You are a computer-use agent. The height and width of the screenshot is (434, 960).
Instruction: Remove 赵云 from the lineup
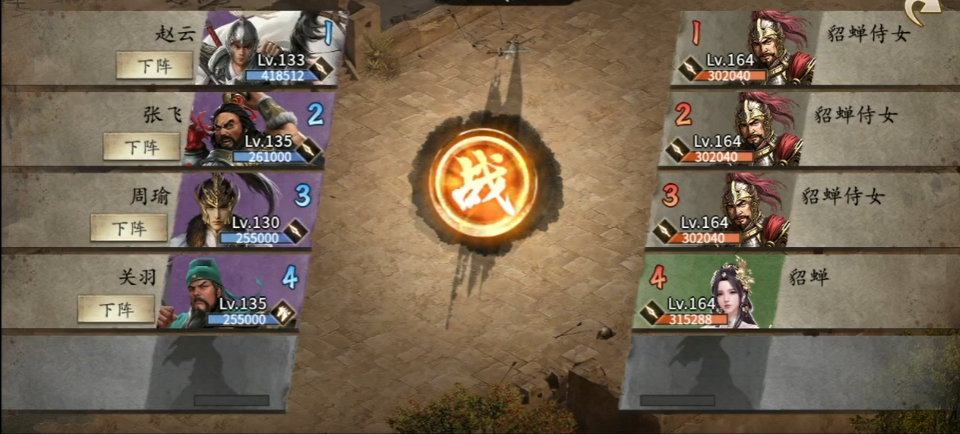pos(154,65)
